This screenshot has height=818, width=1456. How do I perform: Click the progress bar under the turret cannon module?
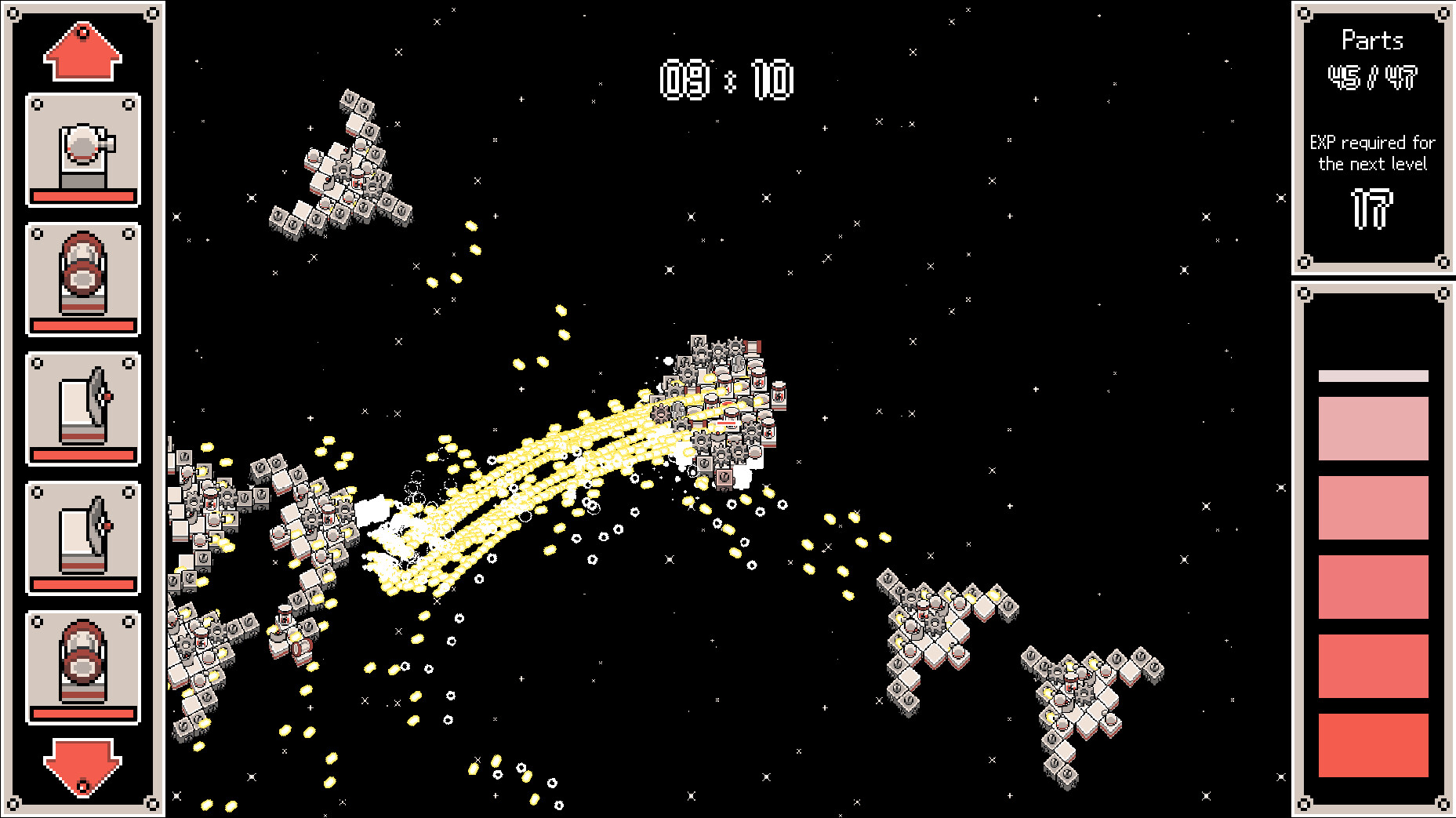(82, 198)
